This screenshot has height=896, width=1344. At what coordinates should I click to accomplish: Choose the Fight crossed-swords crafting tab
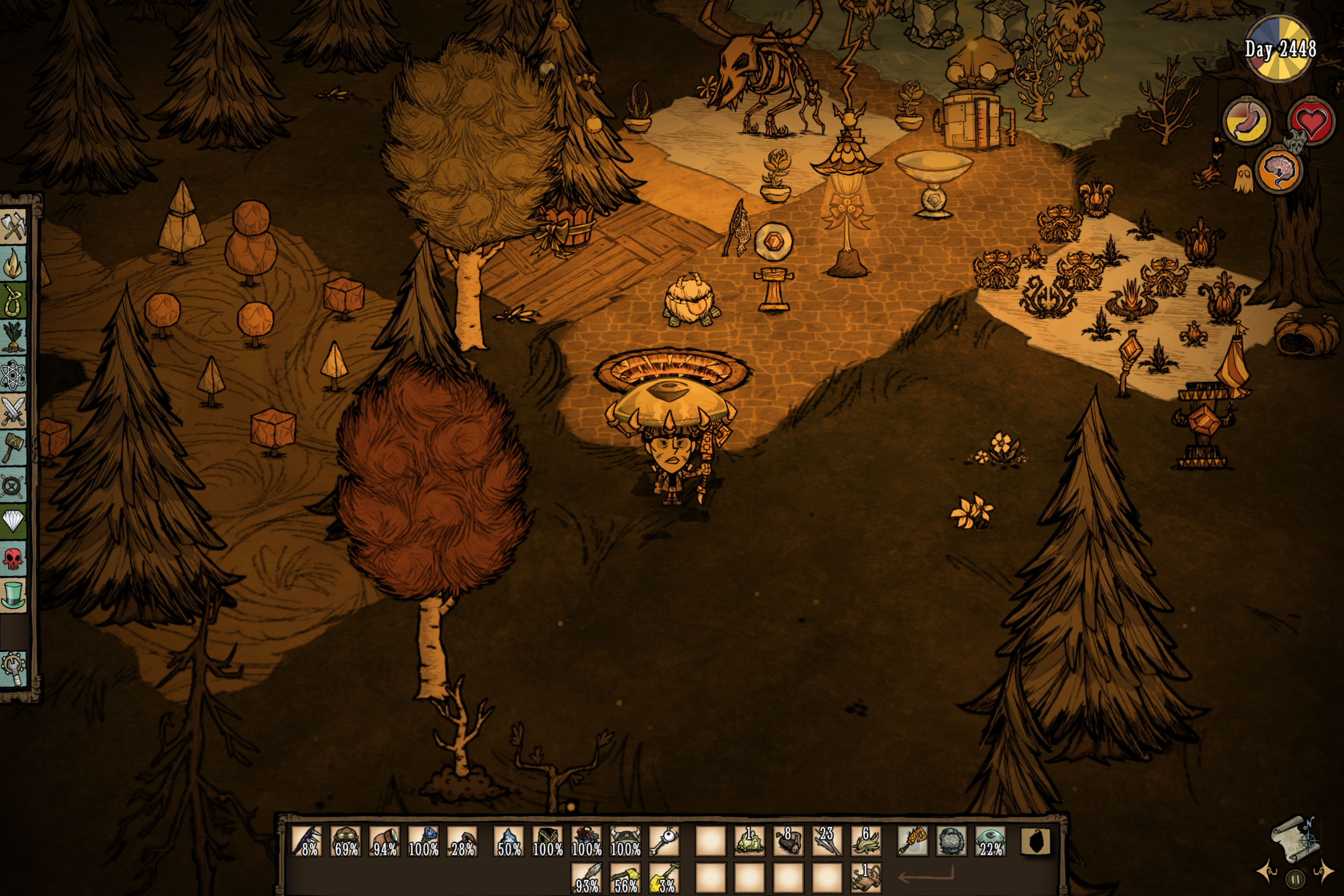click(x=13, y=411)
